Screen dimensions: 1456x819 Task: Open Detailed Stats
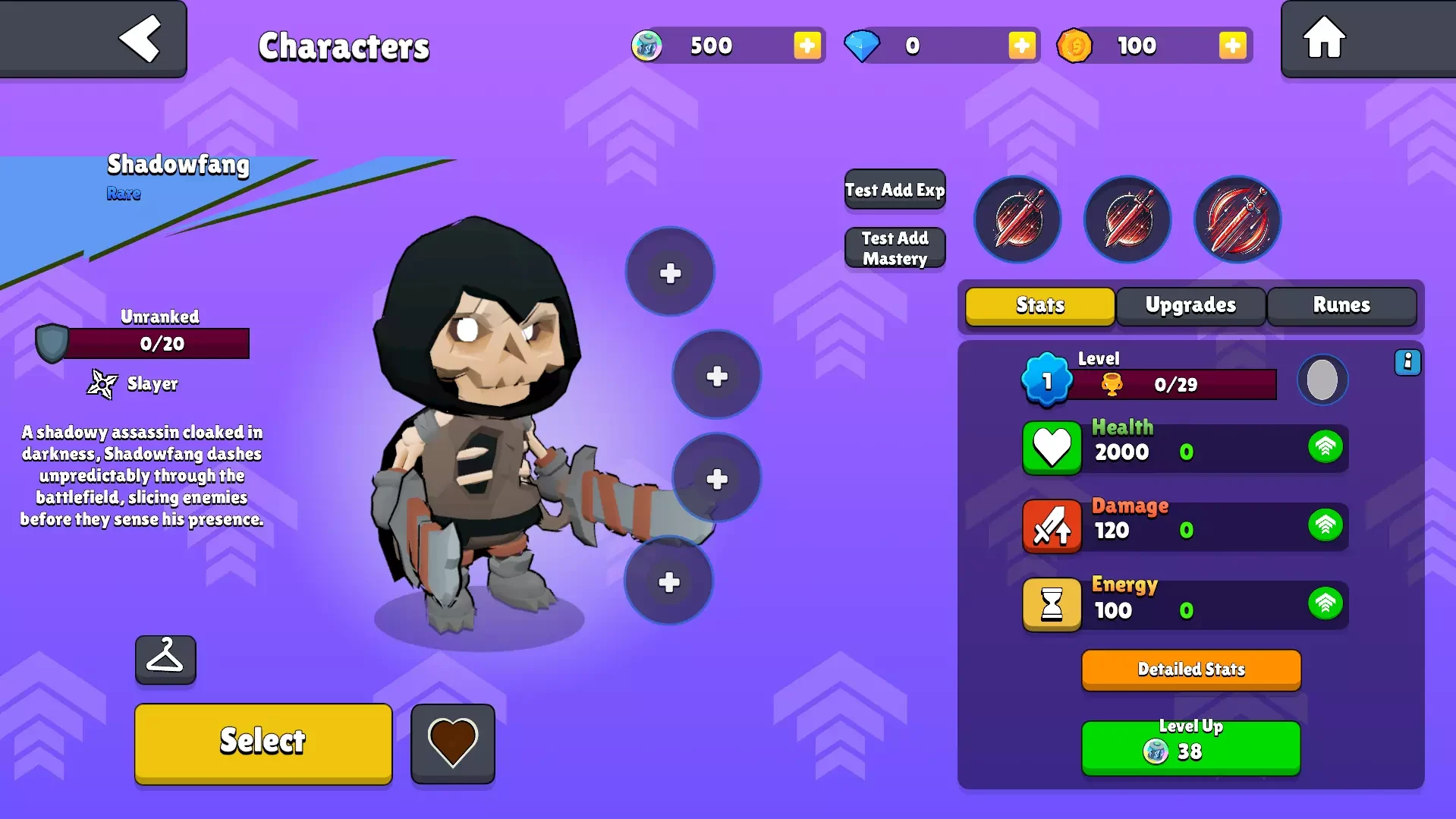tap(1190, 669)
